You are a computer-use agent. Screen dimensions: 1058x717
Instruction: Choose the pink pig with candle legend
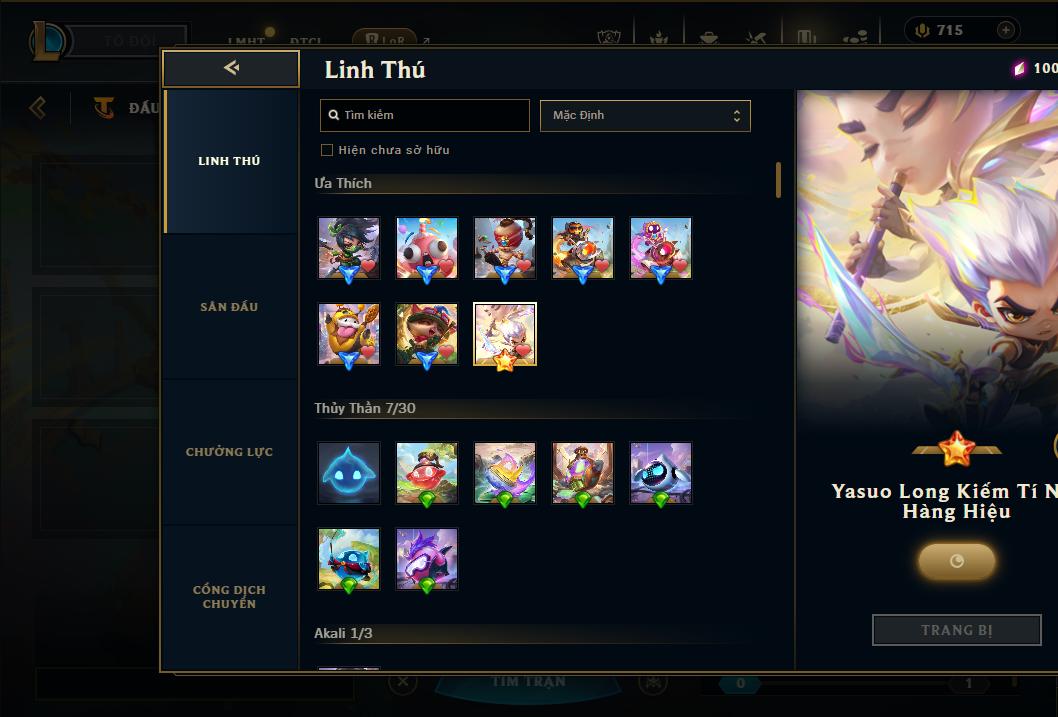[427, 247]
